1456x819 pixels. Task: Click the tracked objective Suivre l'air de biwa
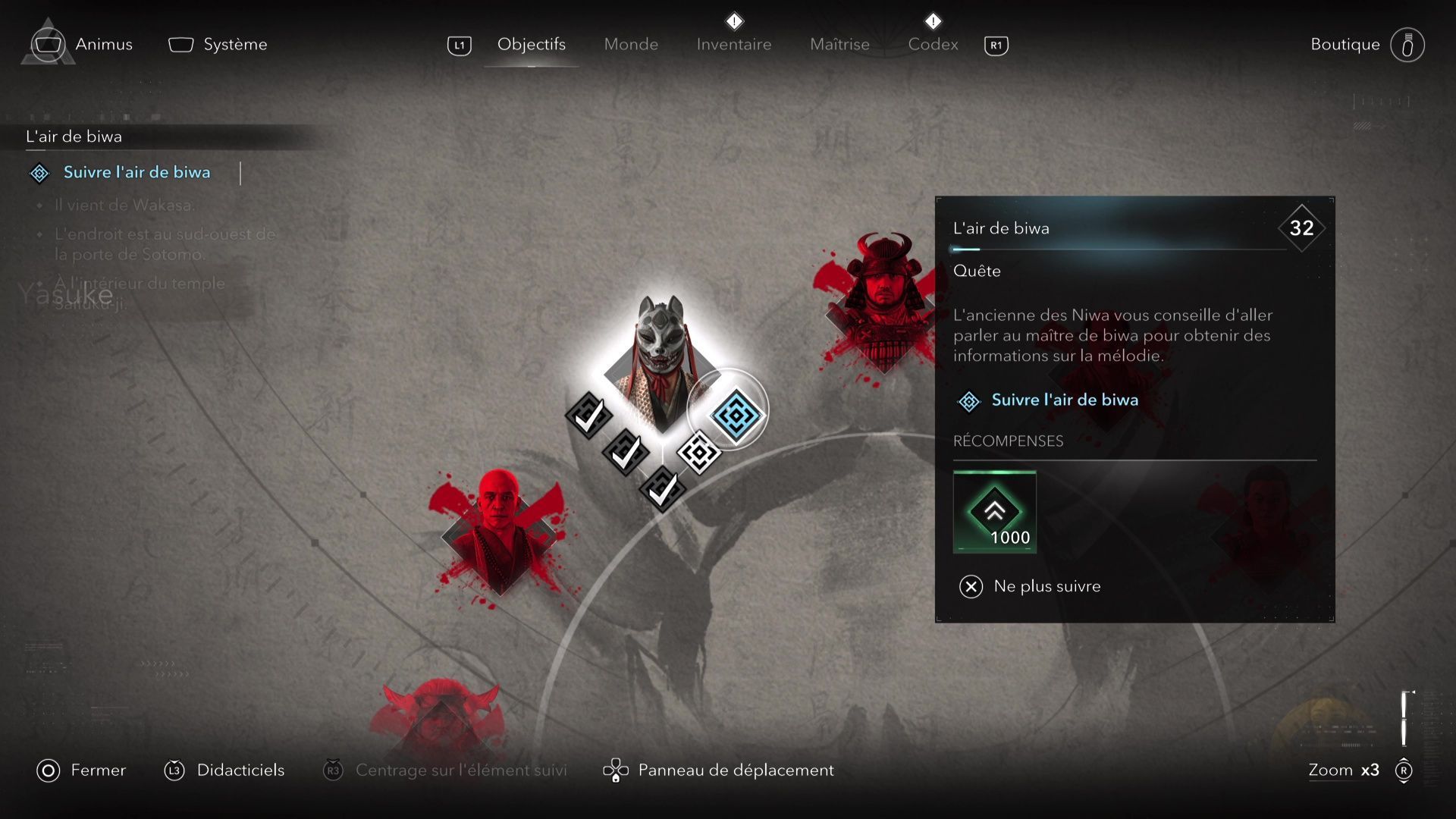coord(136,173)
